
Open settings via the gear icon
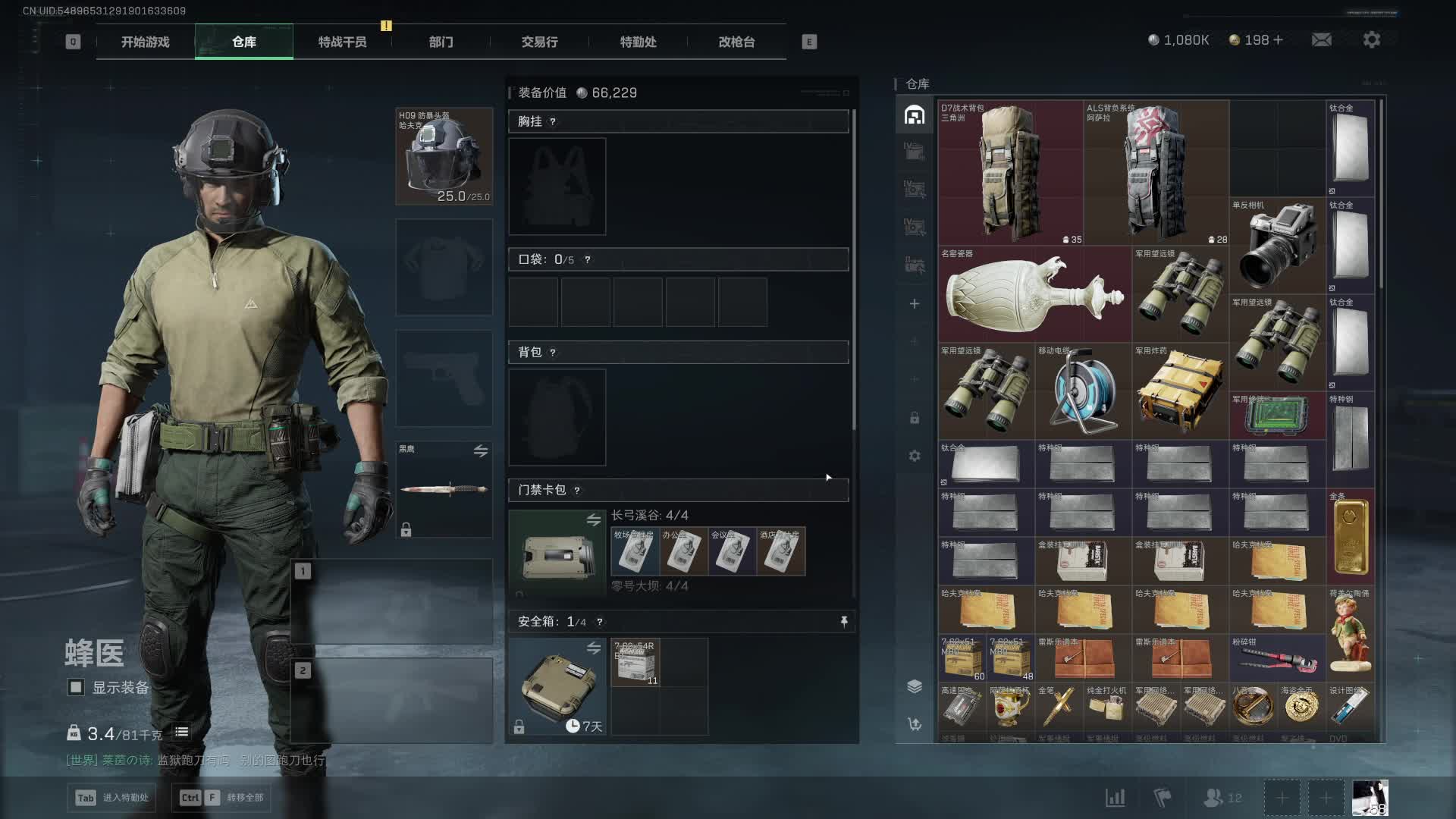pyautogui.click(x=1371, y=39)
